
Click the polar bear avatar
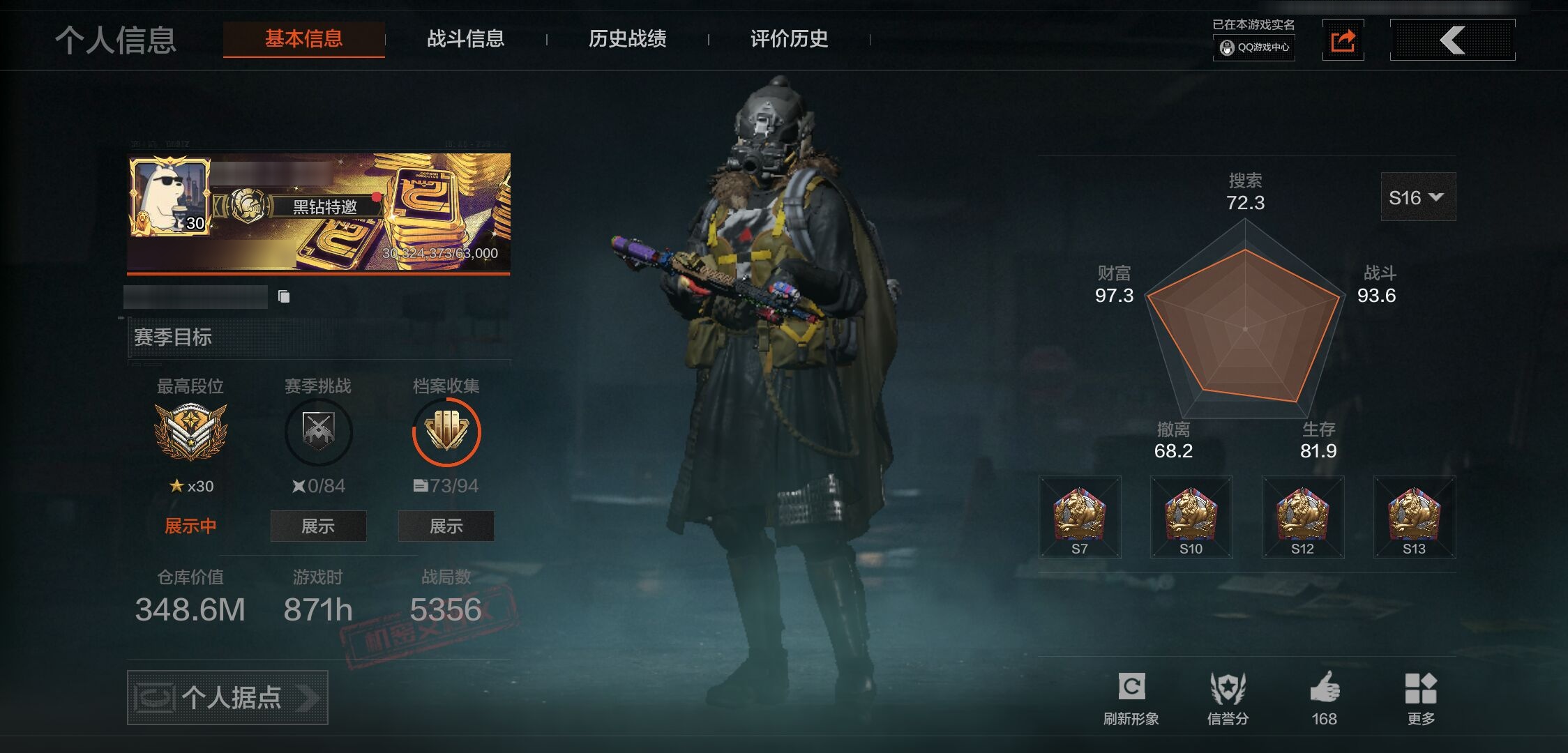tap(169, 196)
